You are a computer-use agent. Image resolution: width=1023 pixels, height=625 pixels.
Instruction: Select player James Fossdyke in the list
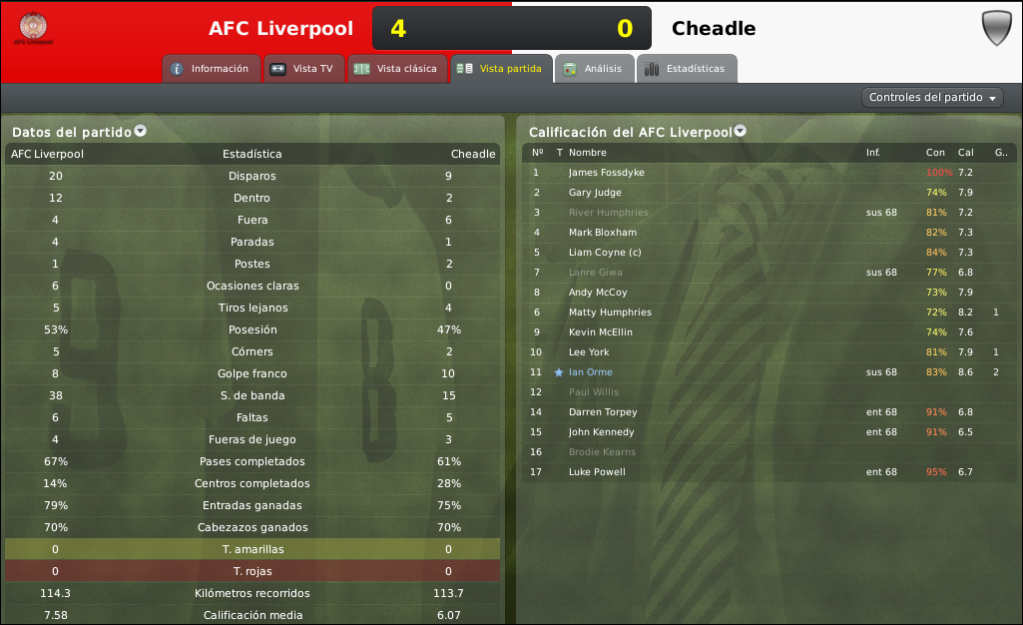[606, 173]
